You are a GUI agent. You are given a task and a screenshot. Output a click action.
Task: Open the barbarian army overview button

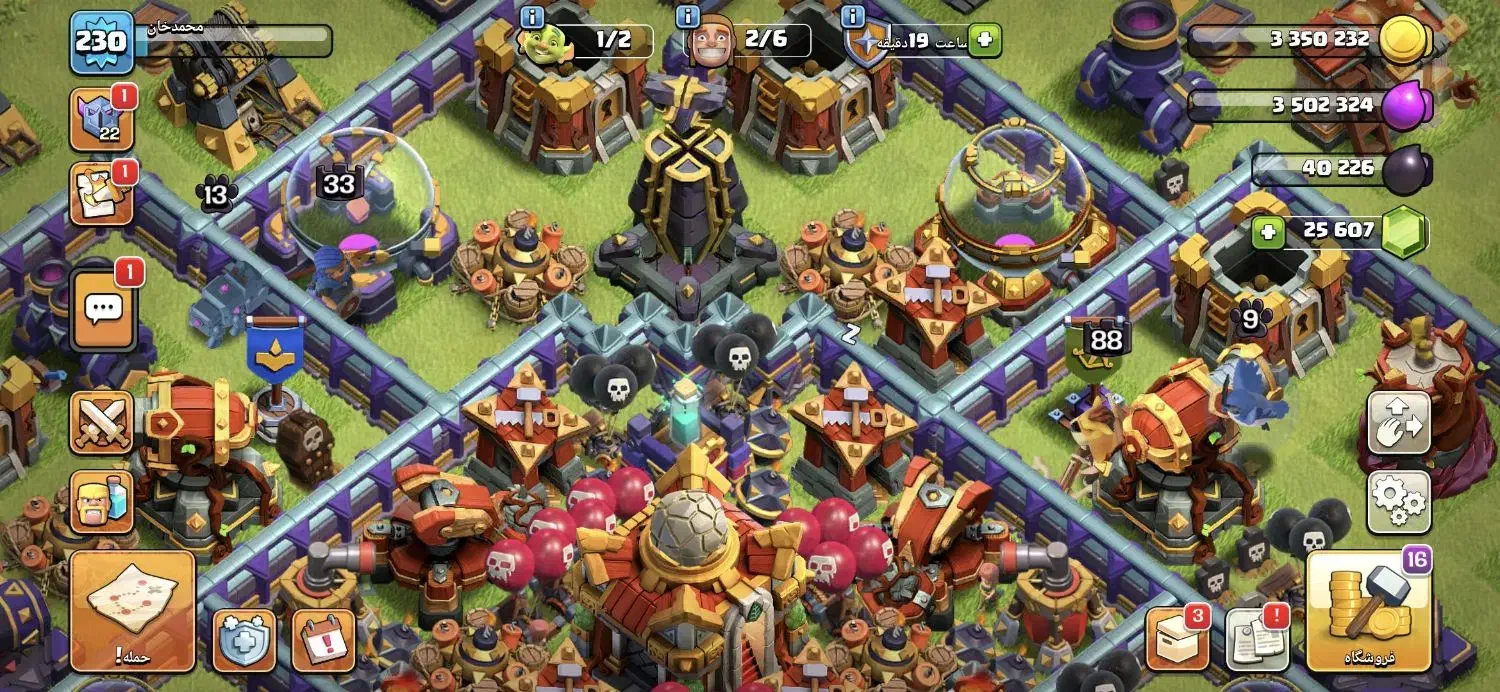click(101, 502)
